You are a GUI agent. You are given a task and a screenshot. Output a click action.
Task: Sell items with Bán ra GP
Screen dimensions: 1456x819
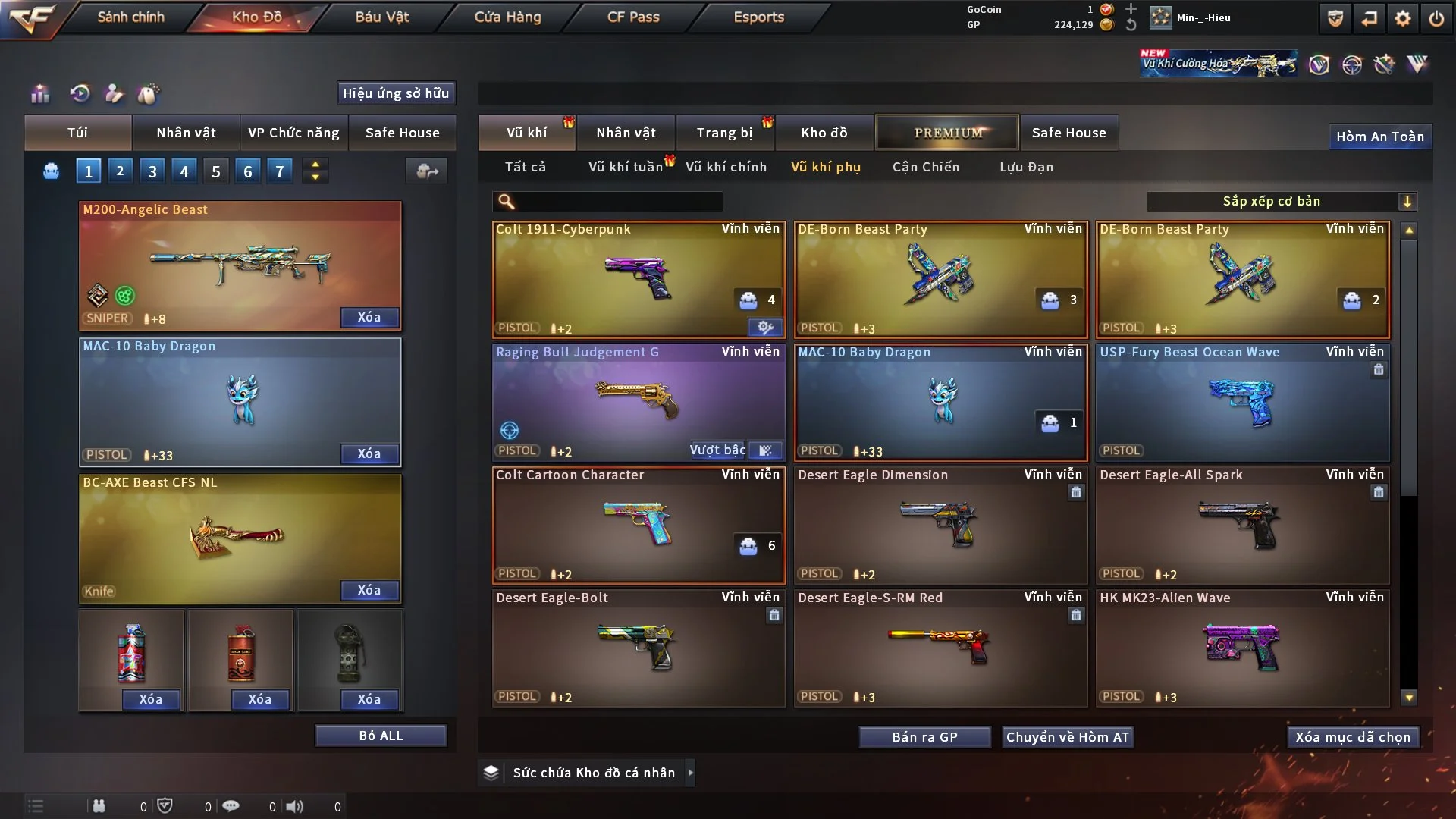click(x=924, y=737)
